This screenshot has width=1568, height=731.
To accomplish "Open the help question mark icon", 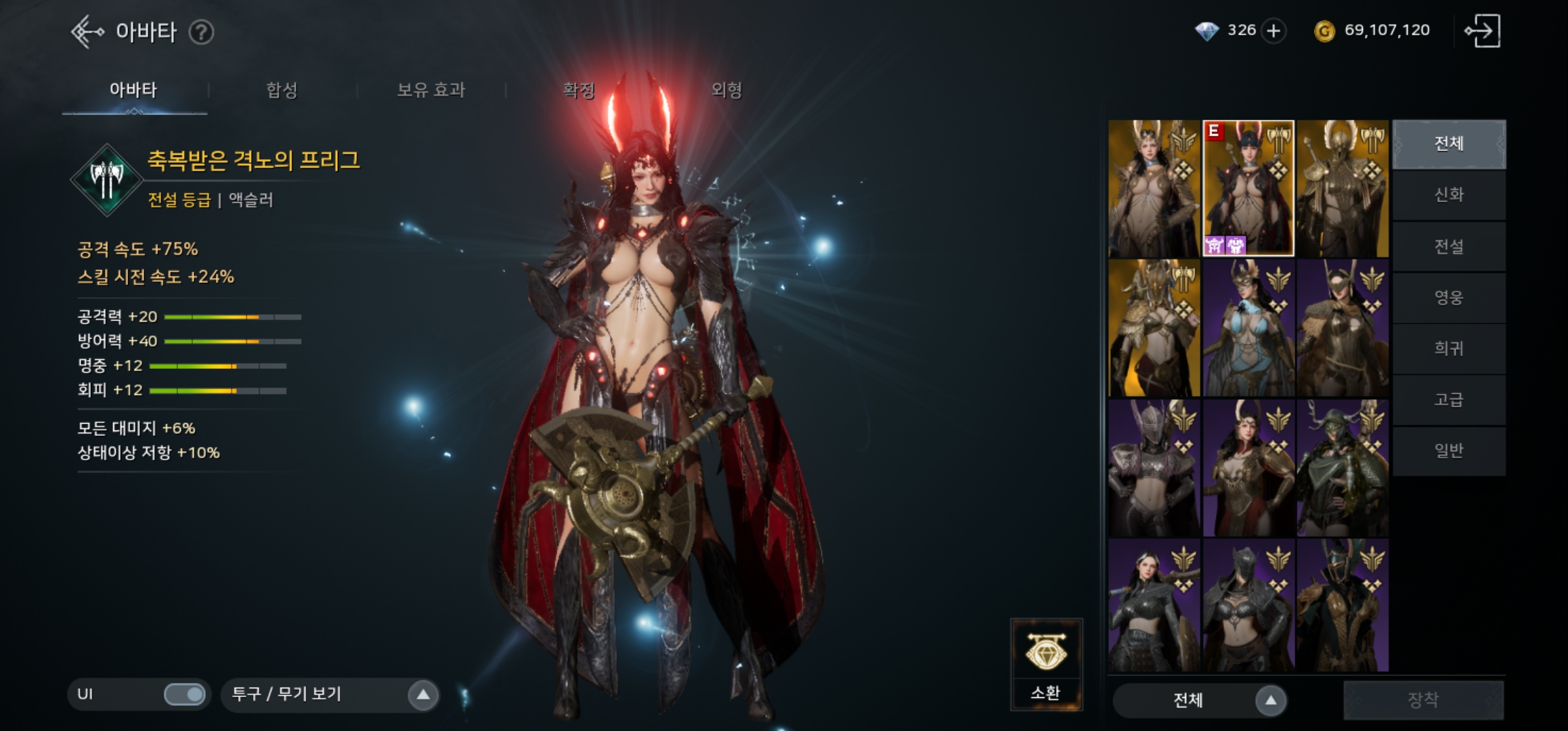I will pos(201,32).
